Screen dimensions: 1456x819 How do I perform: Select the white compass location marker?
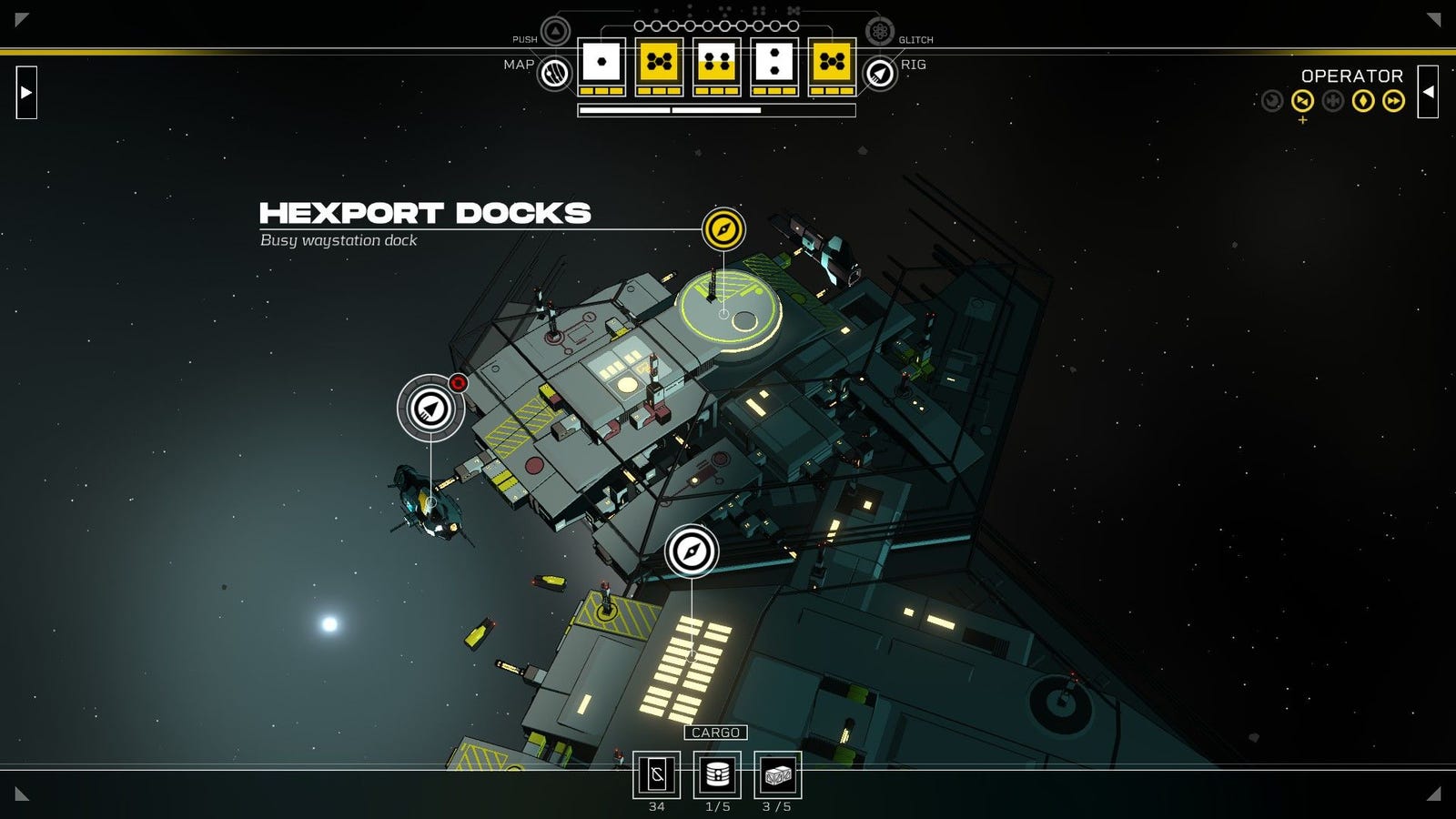point(692,551)
